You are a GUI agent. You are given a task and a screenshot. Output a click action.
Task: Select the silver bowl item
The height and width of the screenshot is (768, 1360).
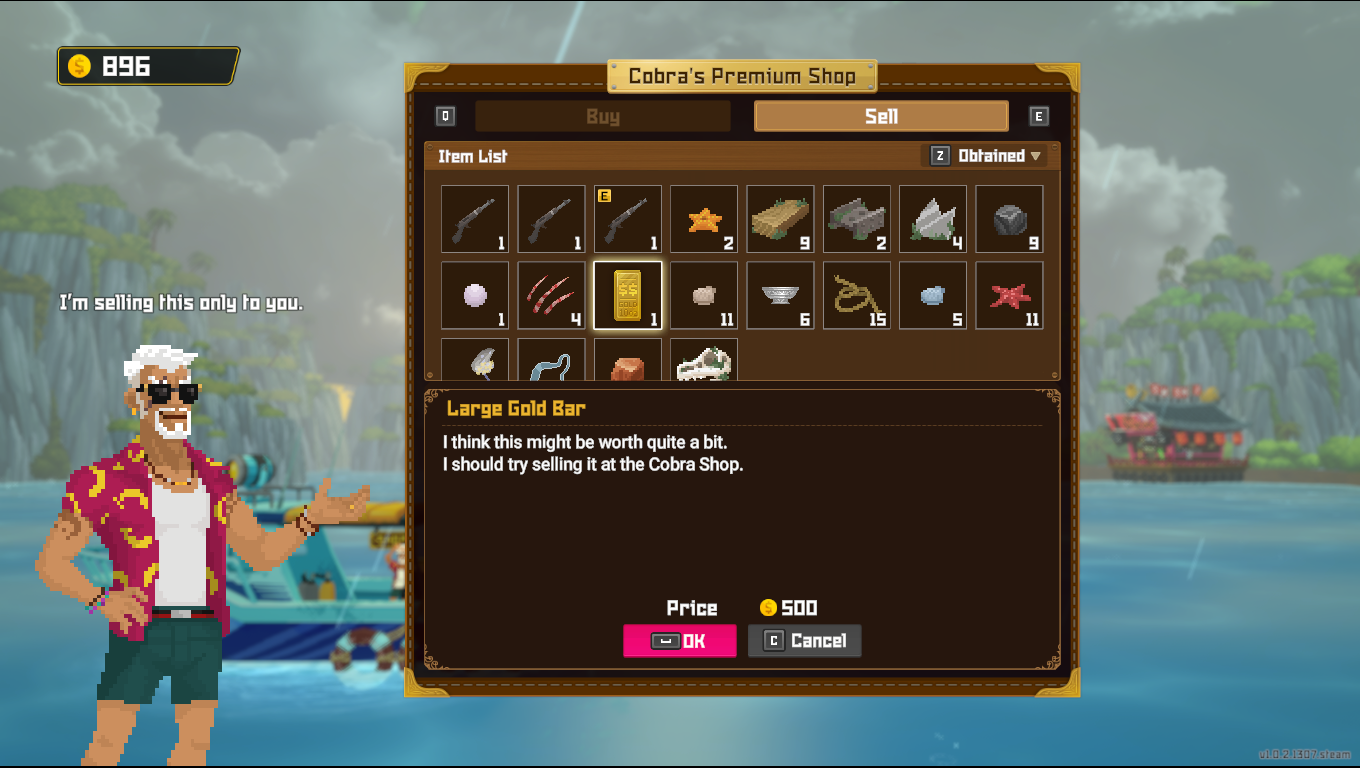point(780,295)
